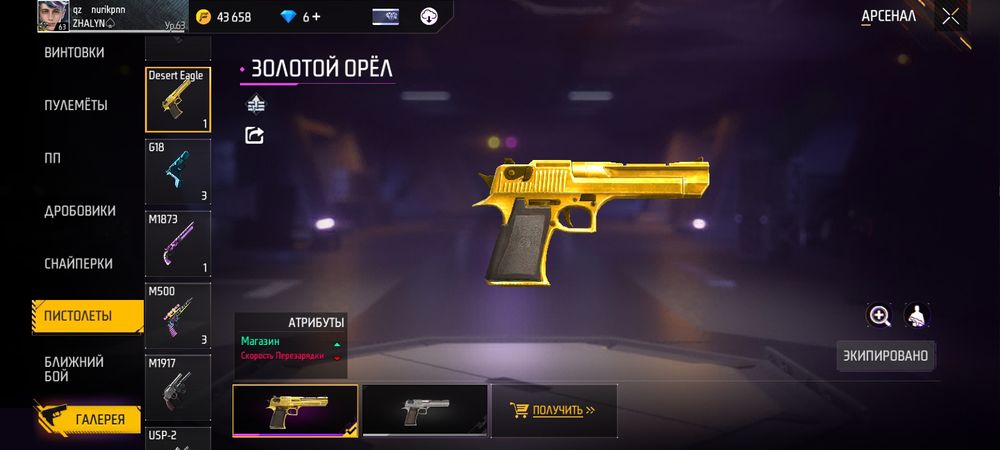Select the Пистолеты category
The height and width of the screenshot is (450, 1000).
point(78,316)
